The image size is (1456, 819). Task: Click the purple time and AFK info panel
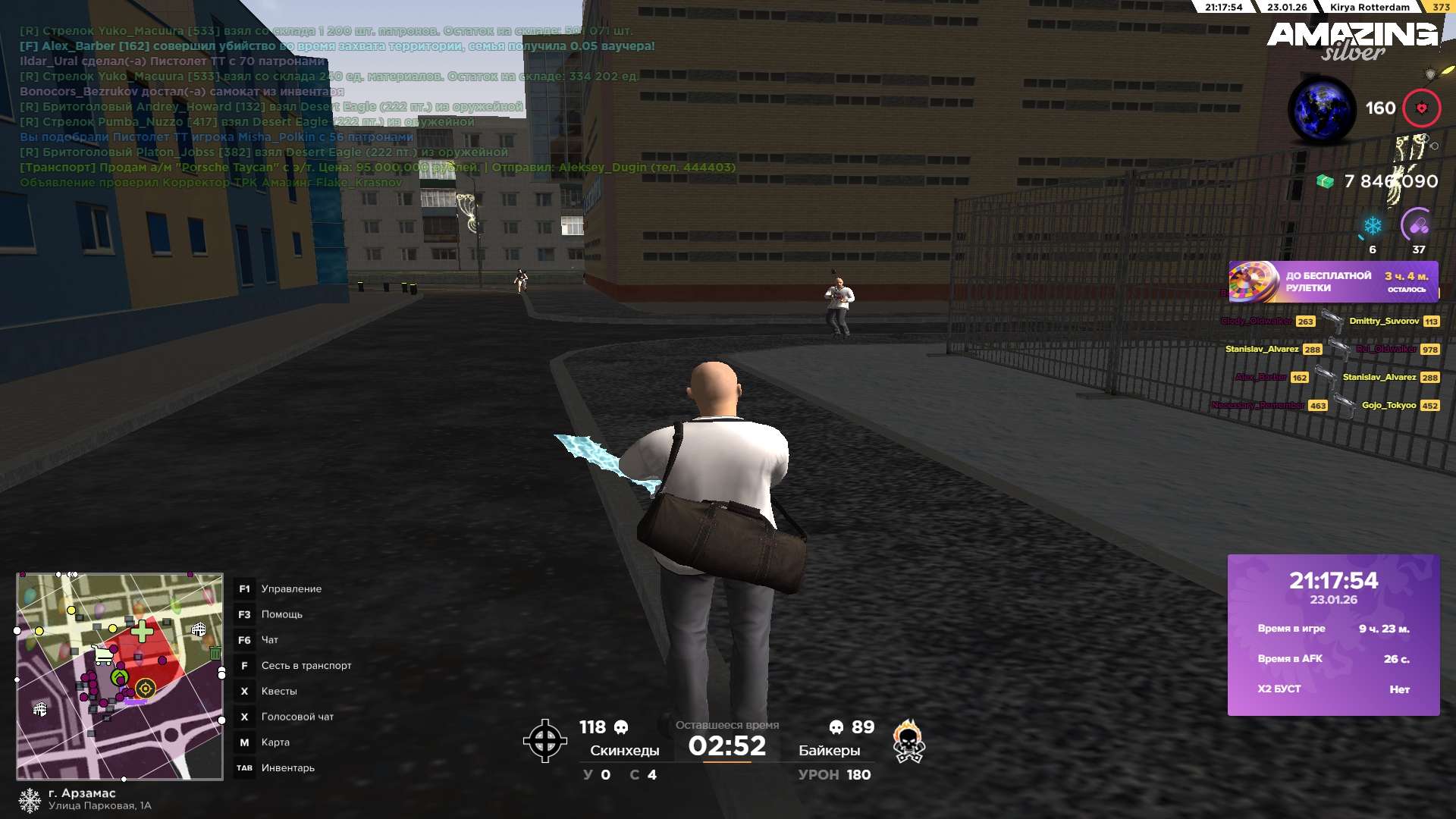point(1333,635)
